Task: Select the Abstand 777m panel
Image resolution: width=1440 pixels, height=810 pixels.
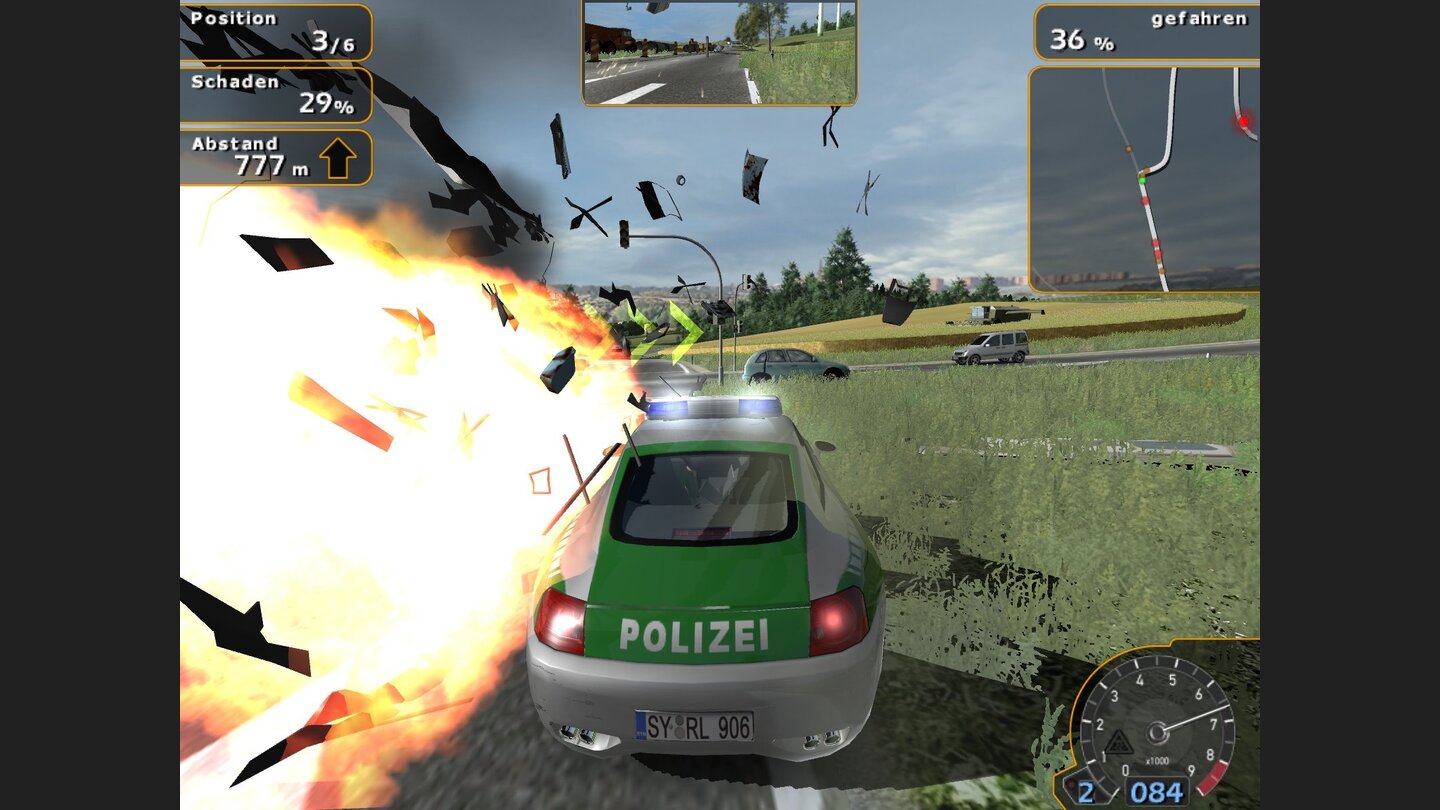Action: [x=275, y=156]
